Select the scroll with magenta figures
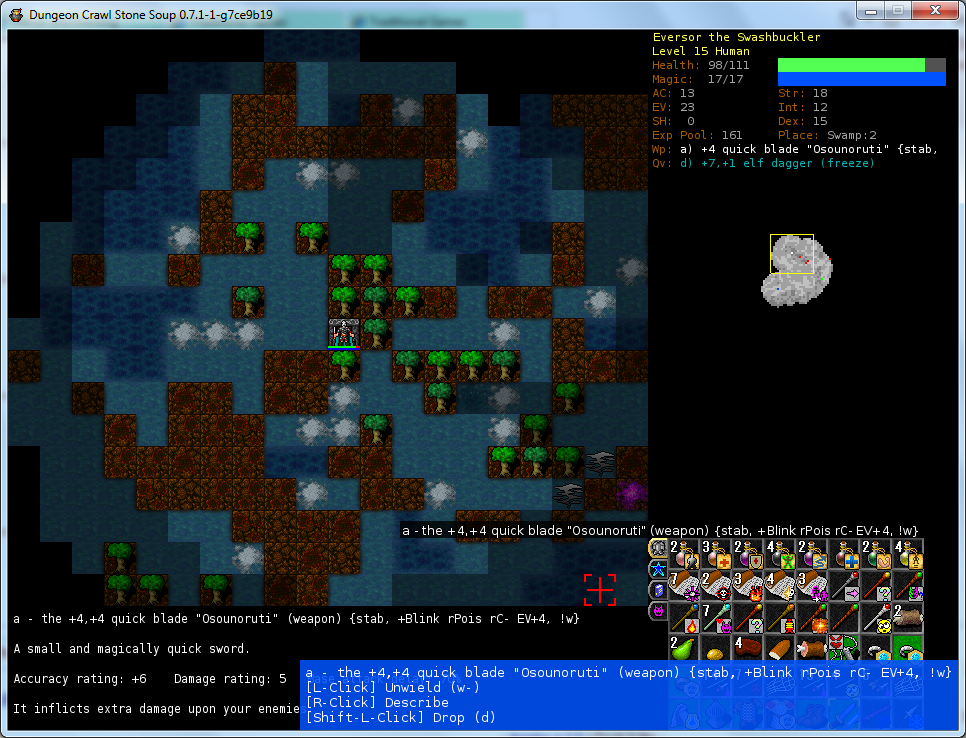 click(811, 587)
